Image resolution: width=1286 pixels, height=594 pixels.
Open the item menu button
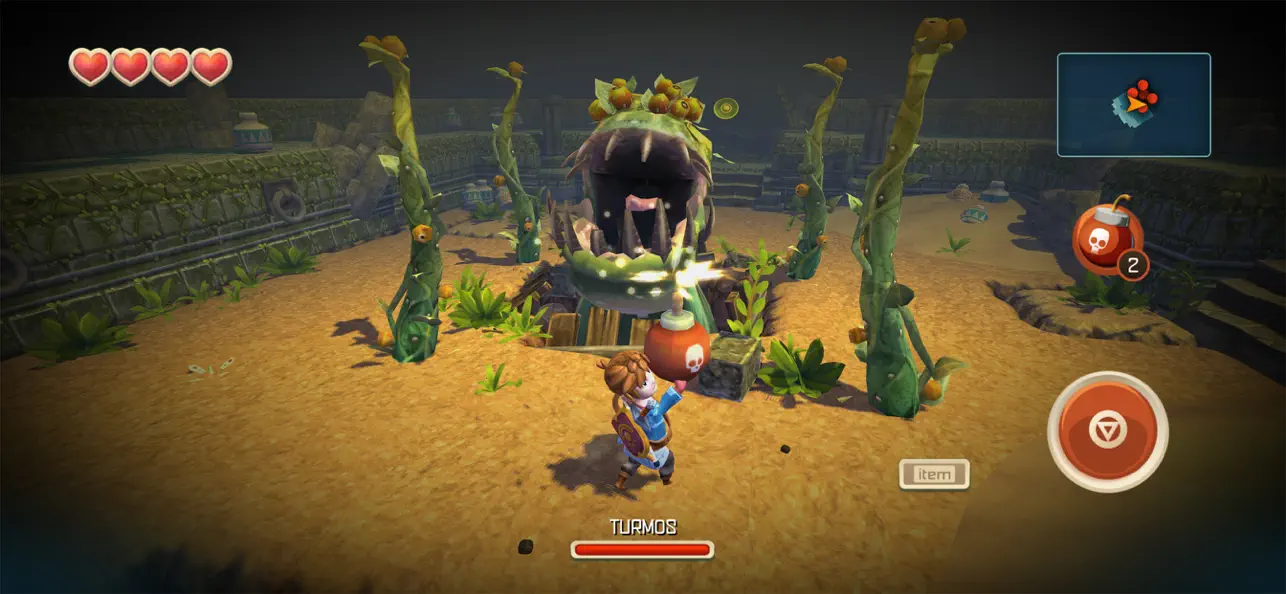(x=934, y=474)
